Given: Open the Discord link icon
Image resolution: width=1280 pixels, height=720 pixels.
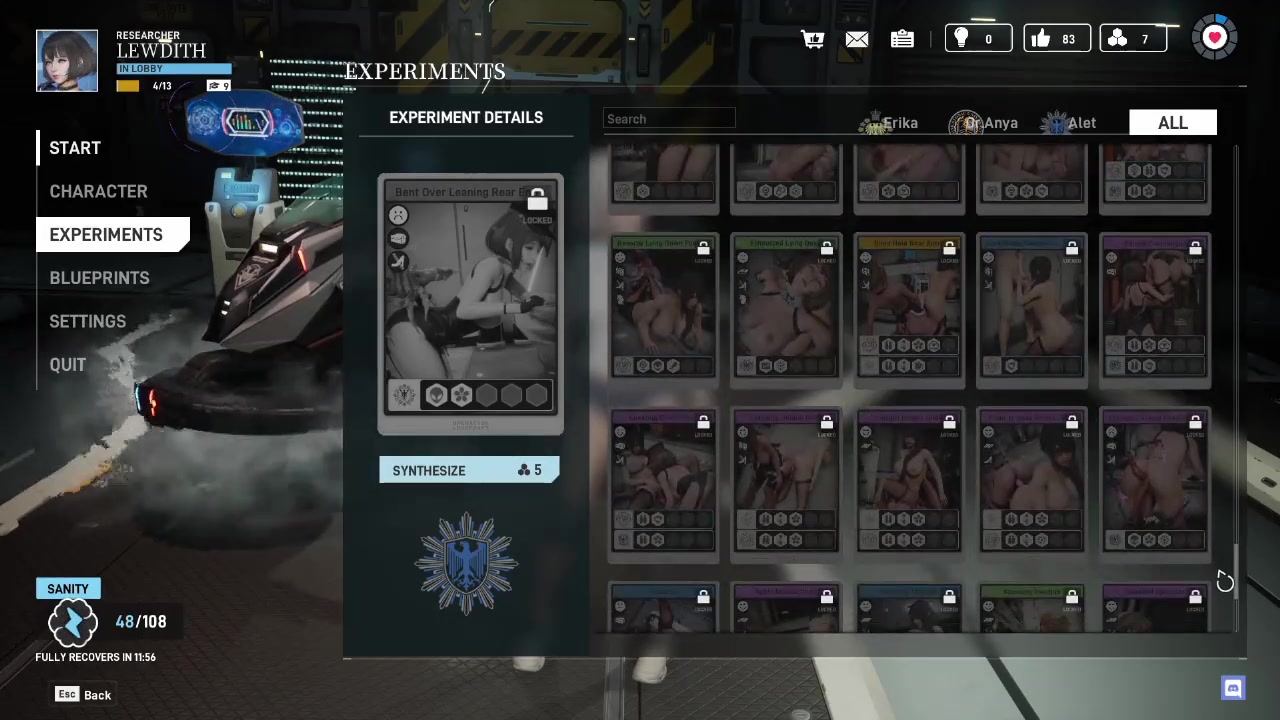Looking at the screenshot, I should pos(1233,688).
